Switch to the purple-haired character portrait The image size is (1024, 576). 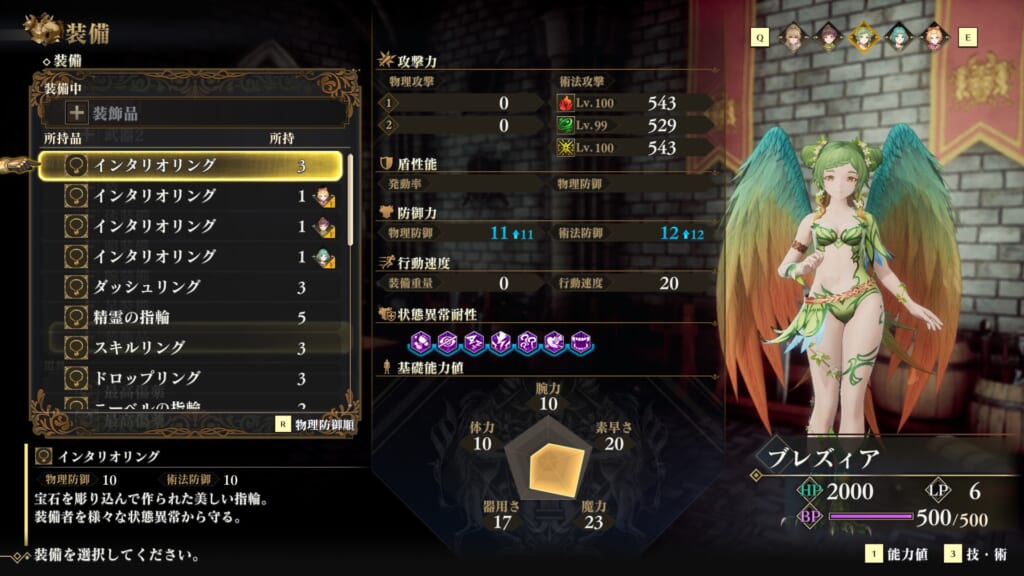point(828,37)
